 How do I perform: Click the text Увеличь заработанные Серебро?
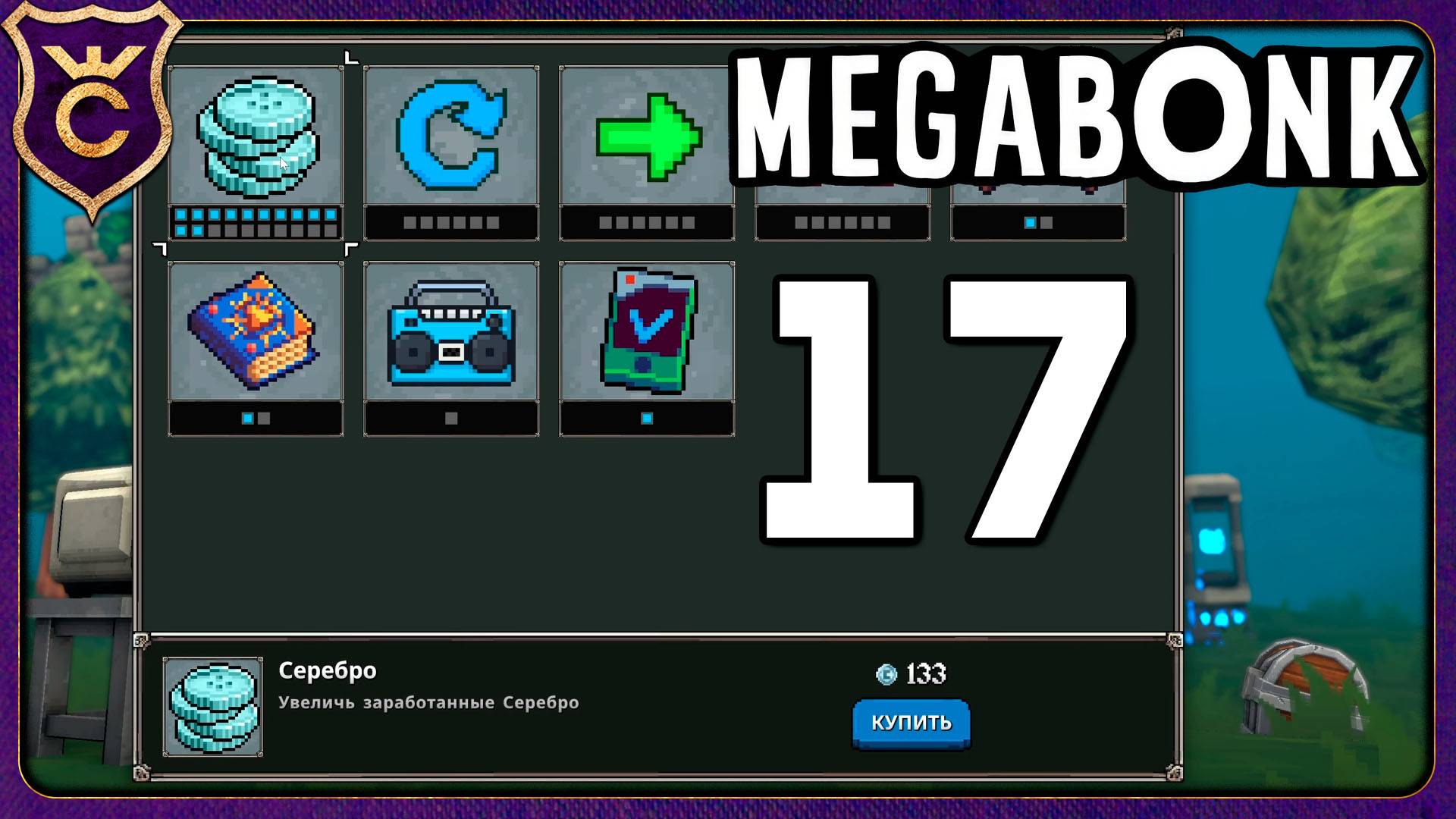[x=428, y=702]
